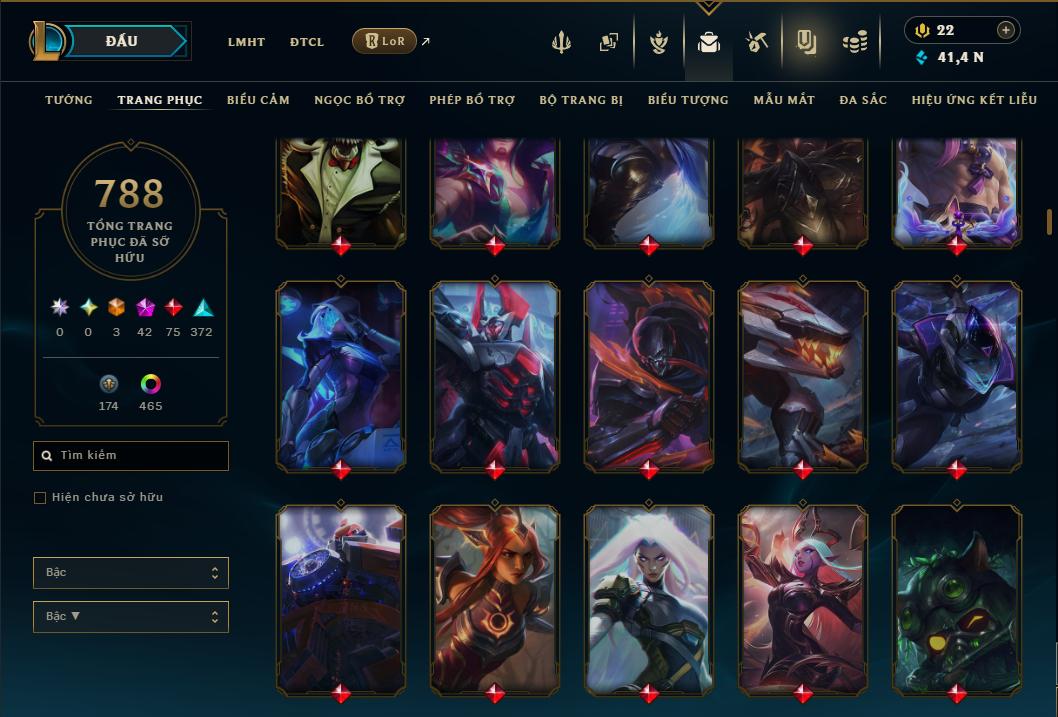Open the coin stack store icon
The image size is (1058, 717).
tap(854, 42)
